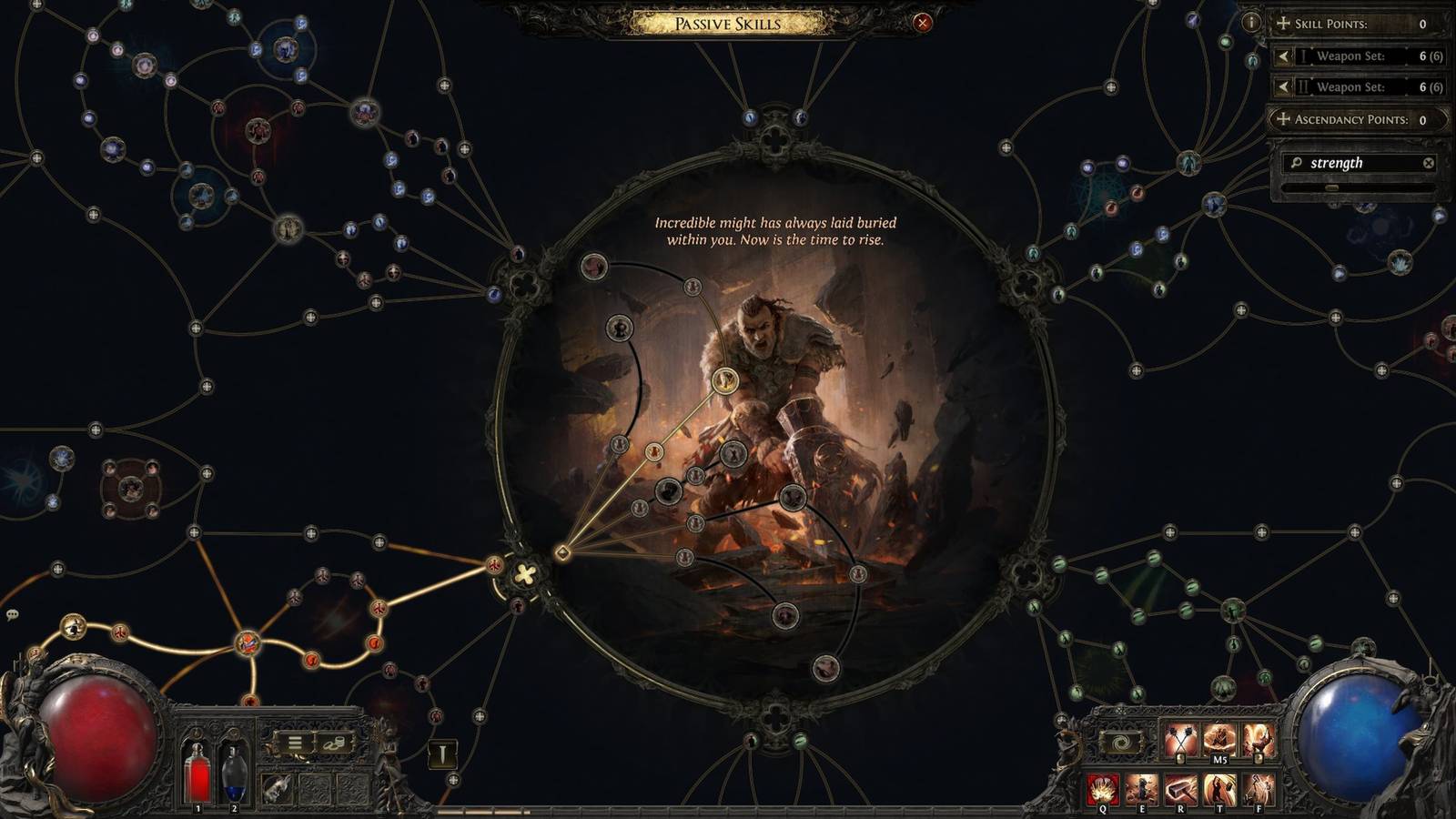Screen dimensions: 1456x819
Task: Click the crossed maces skill icon on mouse button
Action: [x=1181, y=739]
